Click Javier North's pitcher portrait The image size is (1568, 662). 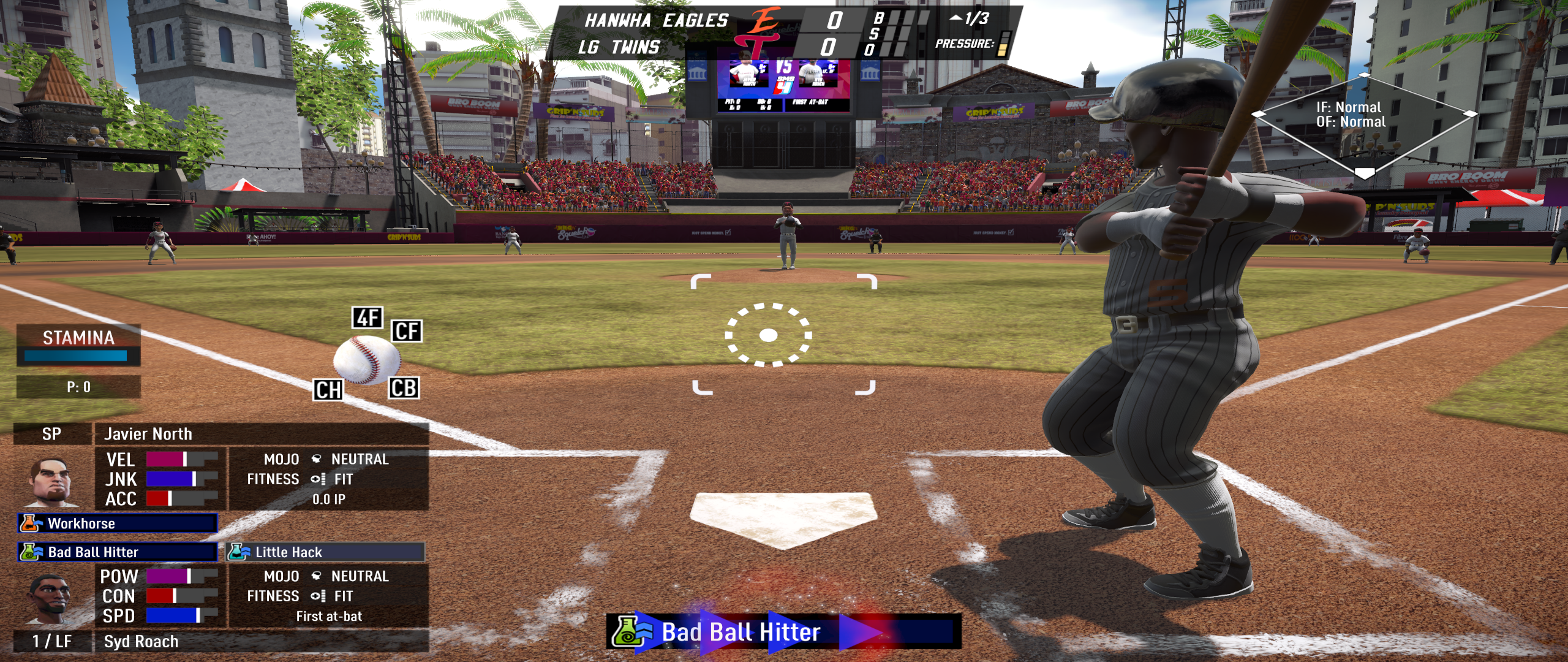(51, 481)
